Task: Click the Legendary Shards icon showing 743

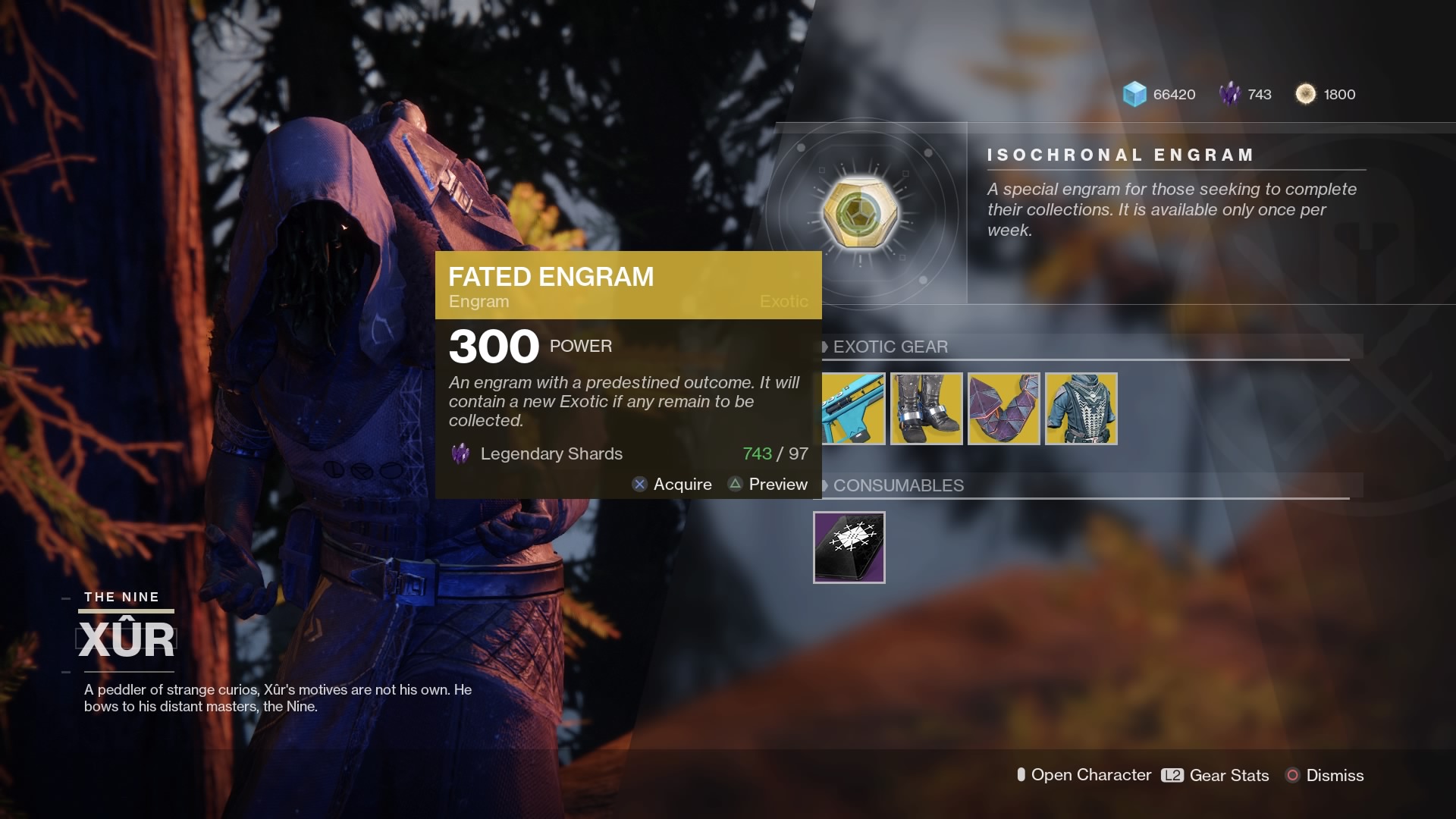Action: [1229, 94]
